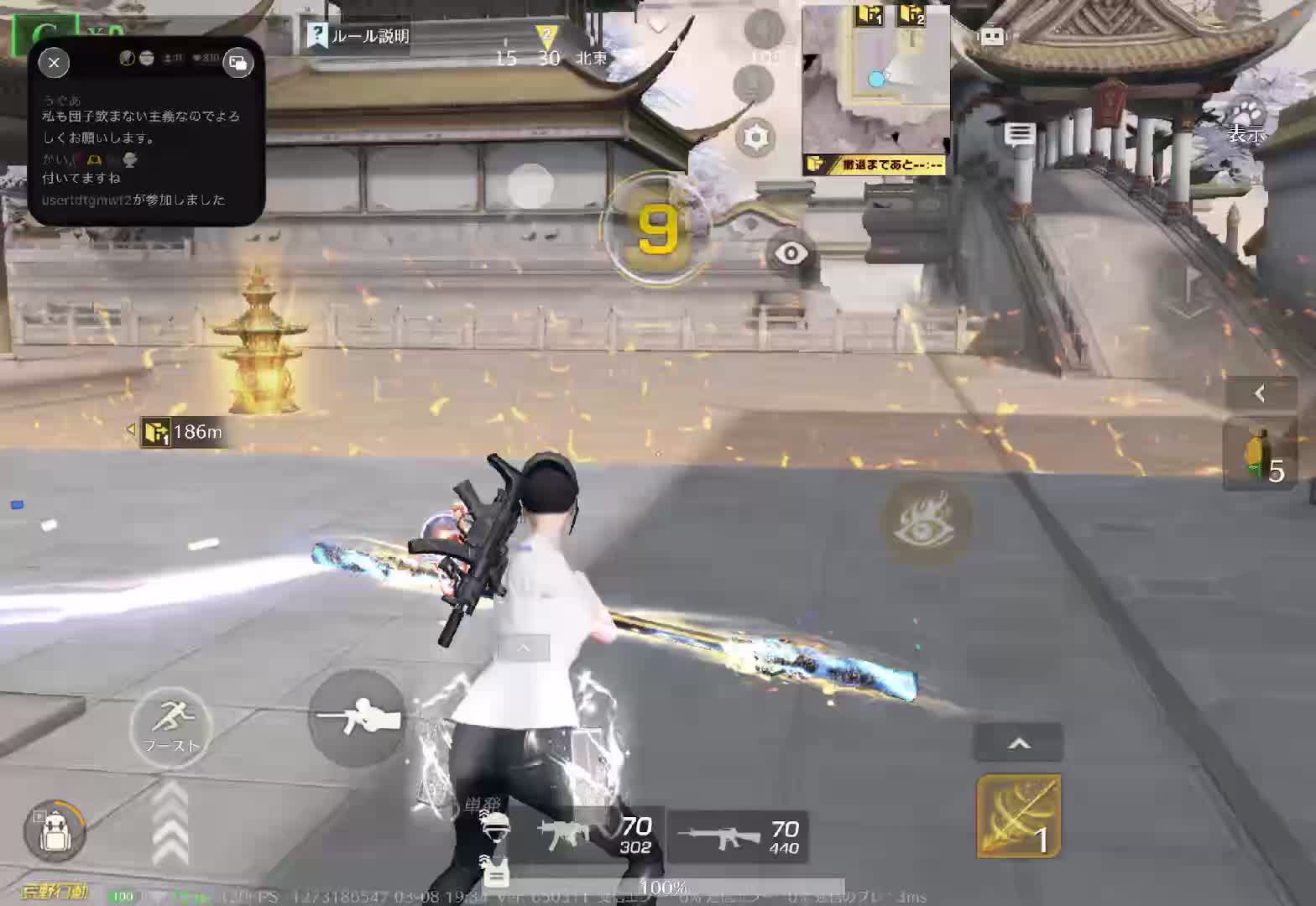
Task: Go prone with the lying soldier button
Action: [358, 718]
